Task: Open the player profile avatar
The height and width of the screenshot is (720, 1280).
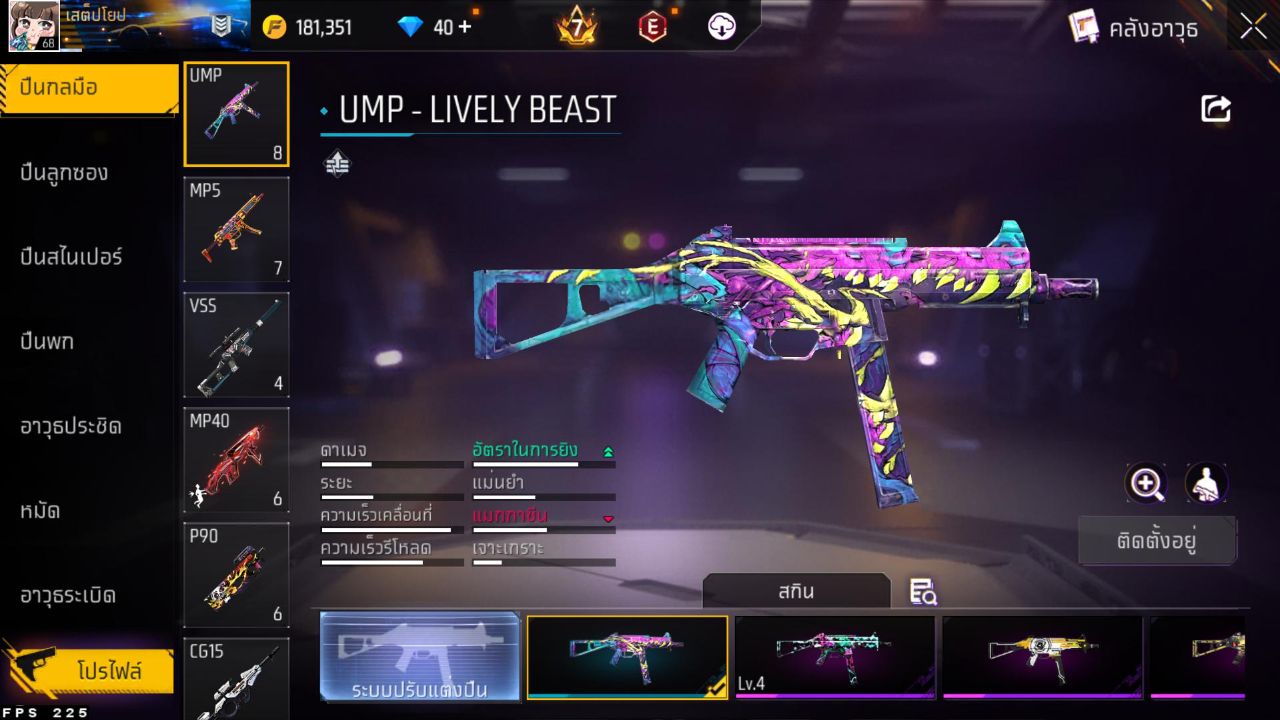Action: coord(33,26)
